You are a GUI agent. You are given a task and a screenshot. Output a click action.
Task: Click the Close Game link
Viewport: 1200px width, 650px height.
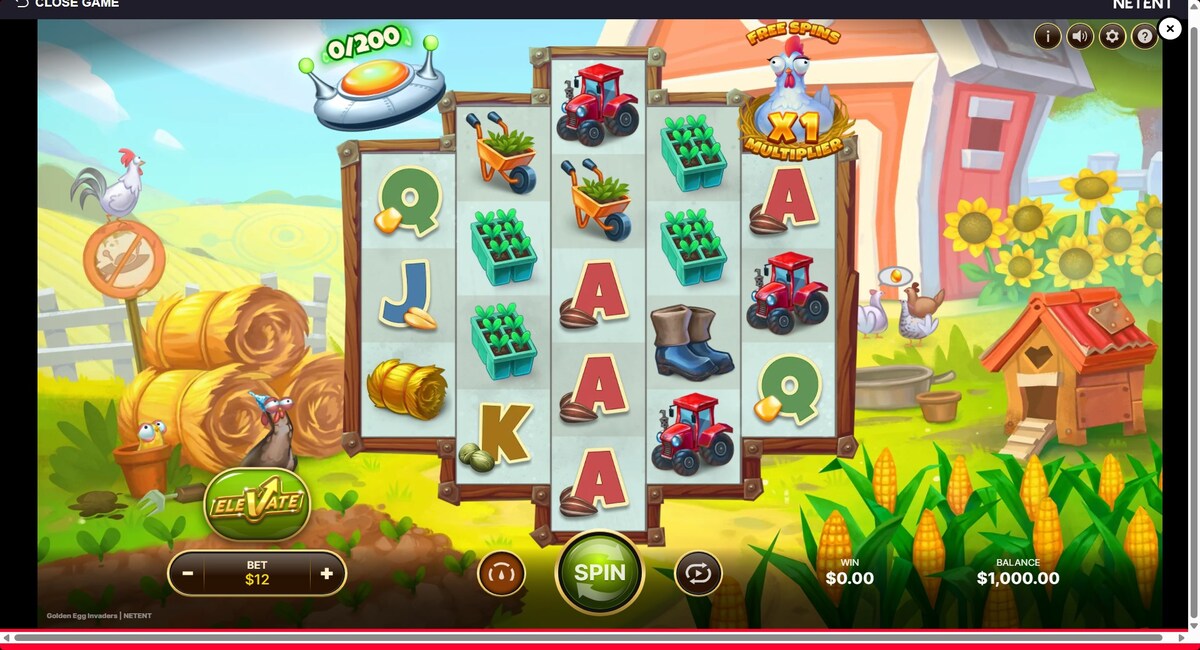(x=68, y=4)
